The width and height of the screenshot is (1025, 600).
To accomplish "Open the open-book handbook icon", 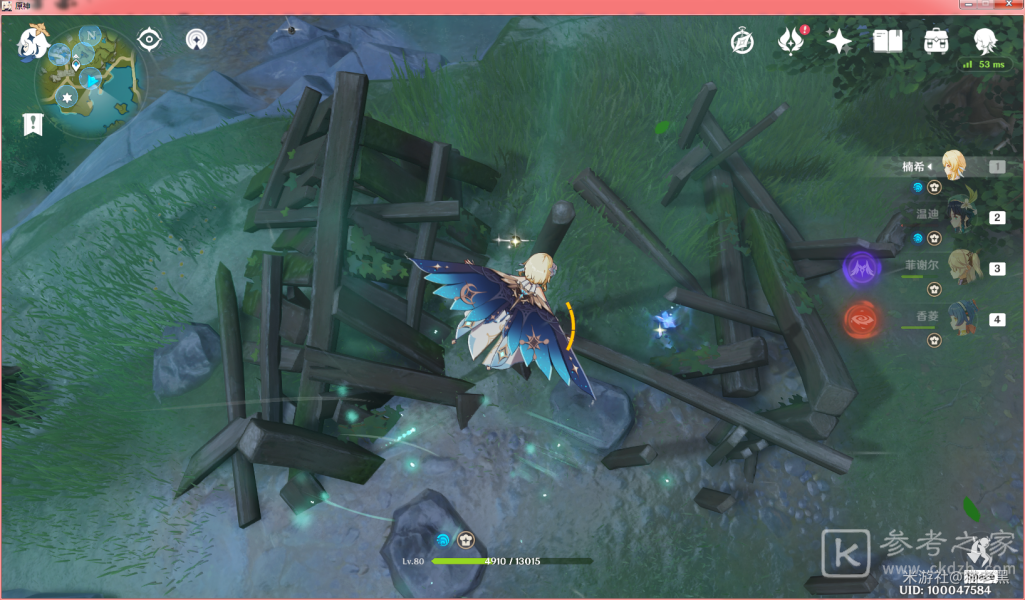I will [887, 42].
